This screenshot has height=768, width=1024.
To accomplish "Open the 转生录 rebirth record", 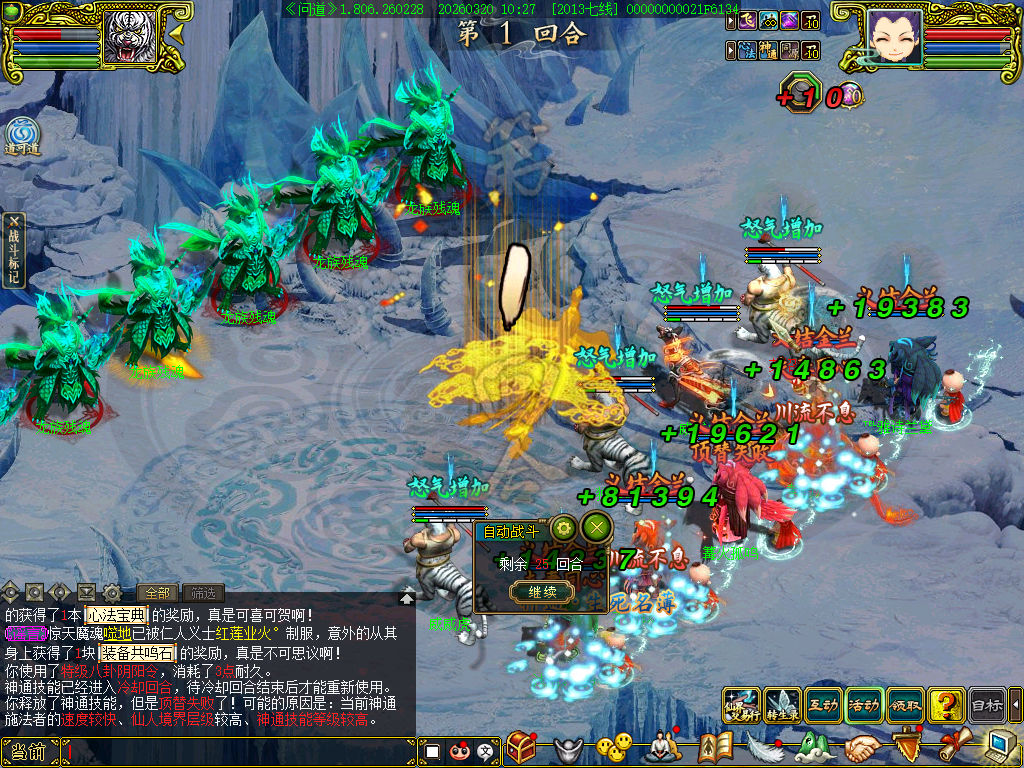I will click(782, 704).
